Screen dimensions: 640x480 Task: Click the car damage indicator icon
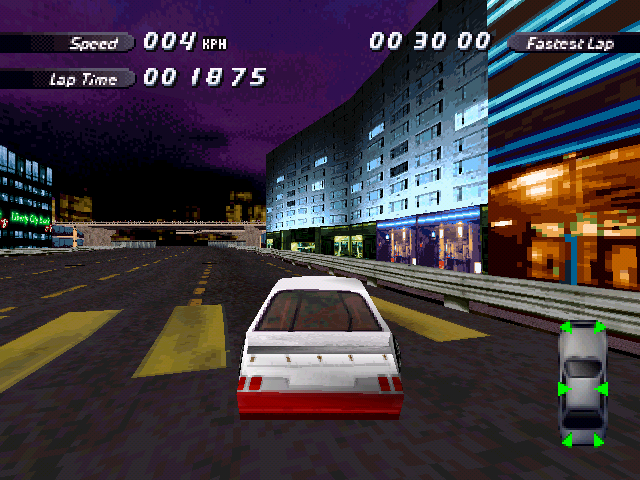pyautogui.click(x=581, y=383)
